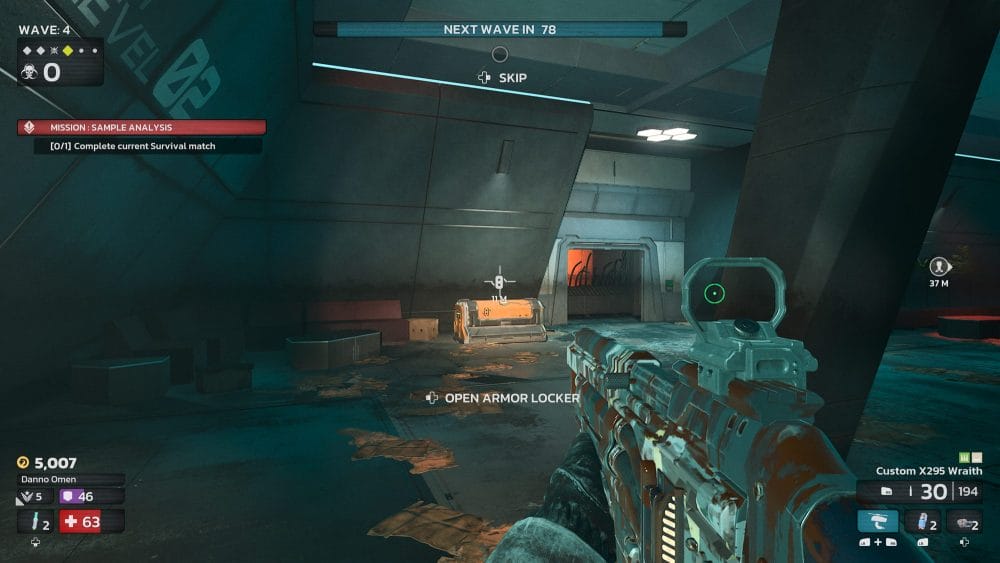Click the teammate marker showing 37 M
The width and height of the screenshot is (1000, 563).
click(939, 266)
